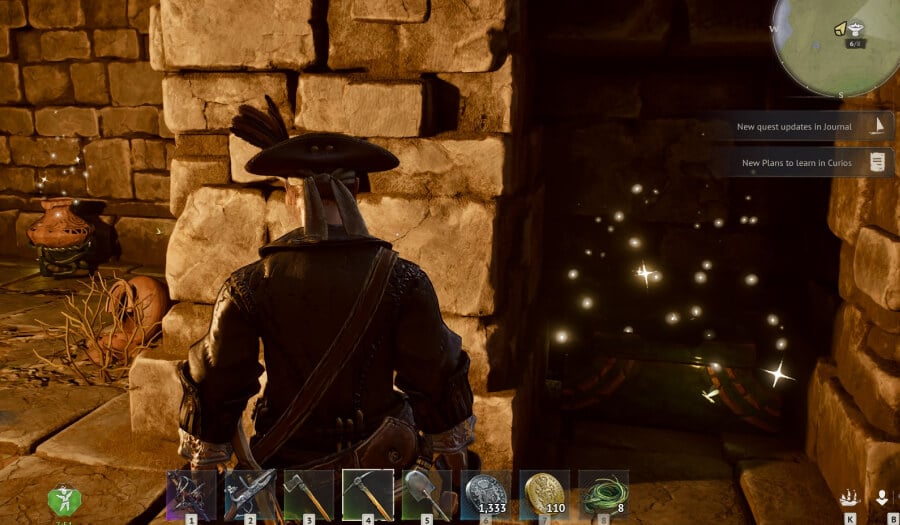The width and height of the screenshot is (900, 525).
Task: Click the green character status shield icon
Action: [x=65, y=501]
